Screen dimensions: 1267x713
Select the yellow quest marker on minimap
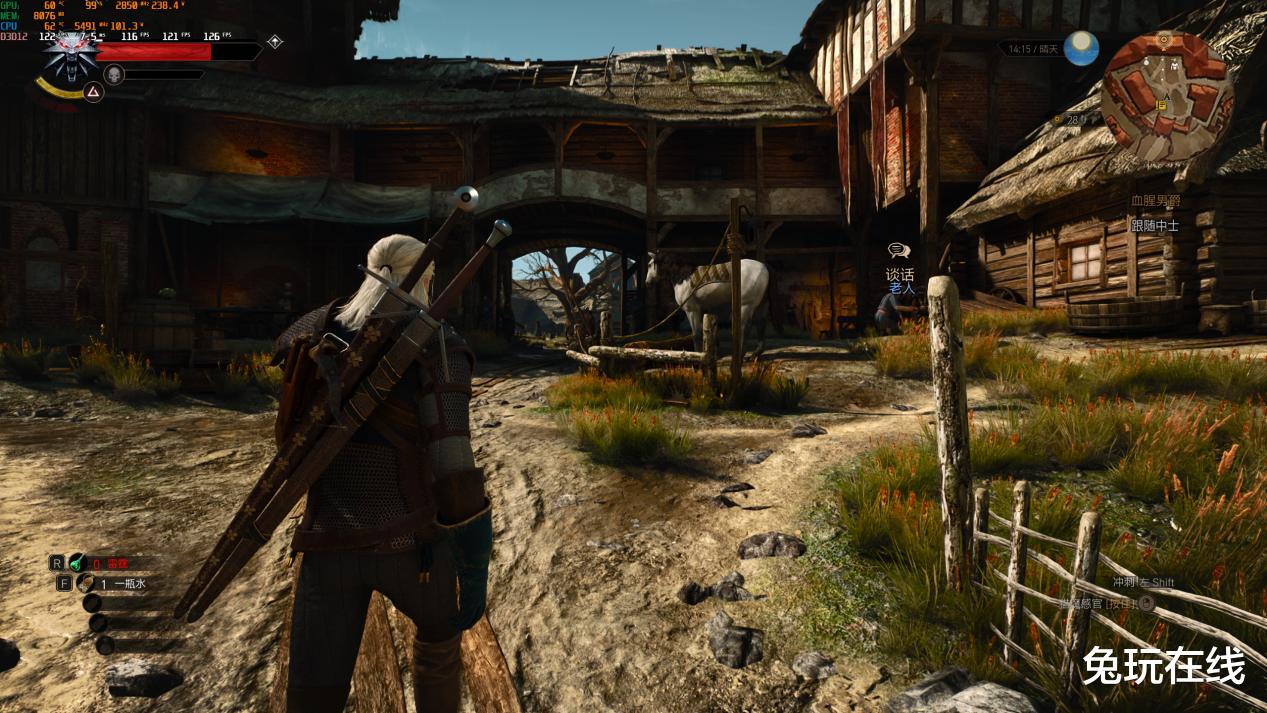(x=1161, y=103)
